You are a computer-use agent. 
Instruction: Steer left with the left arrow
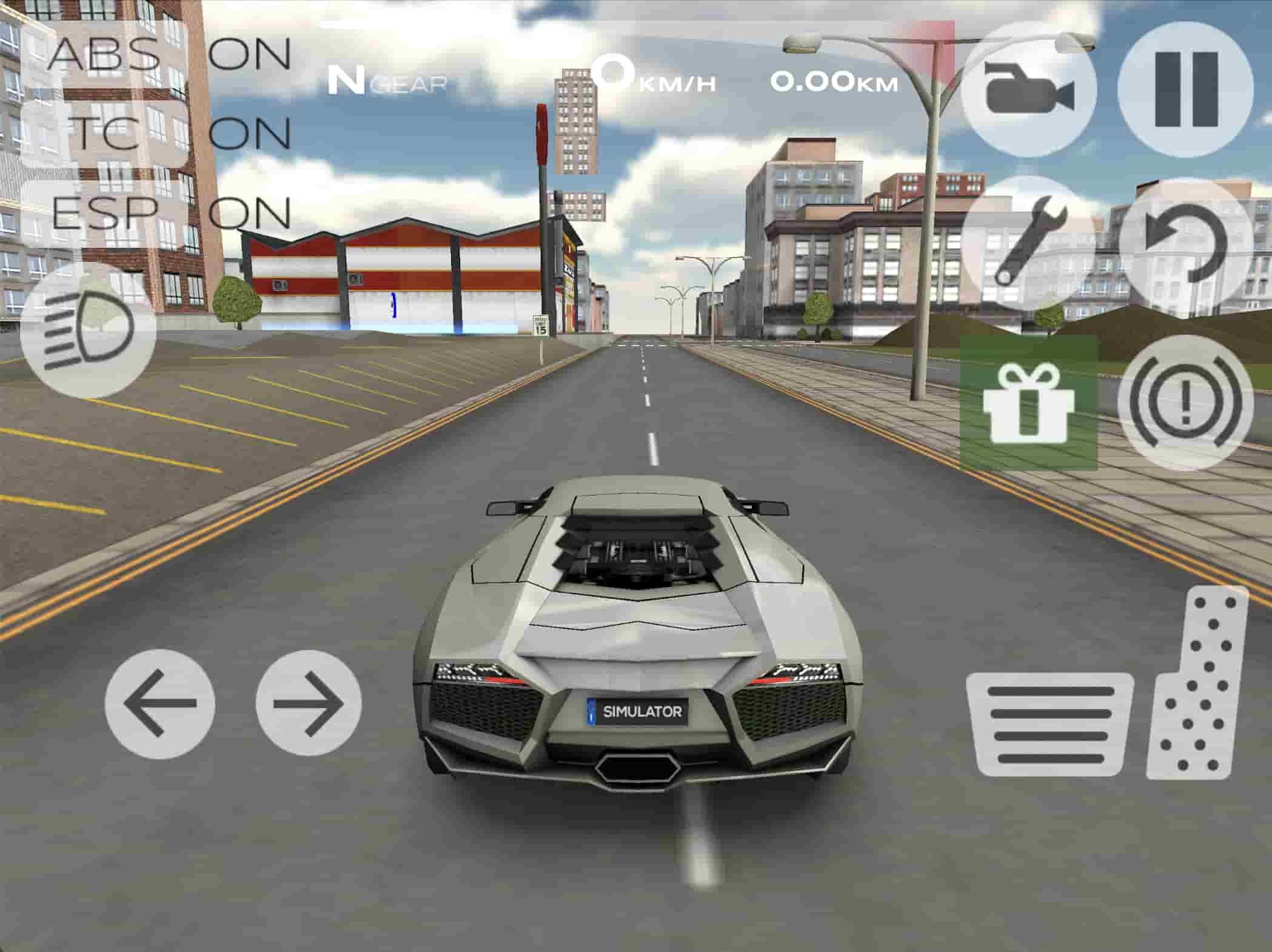[160, 703]
